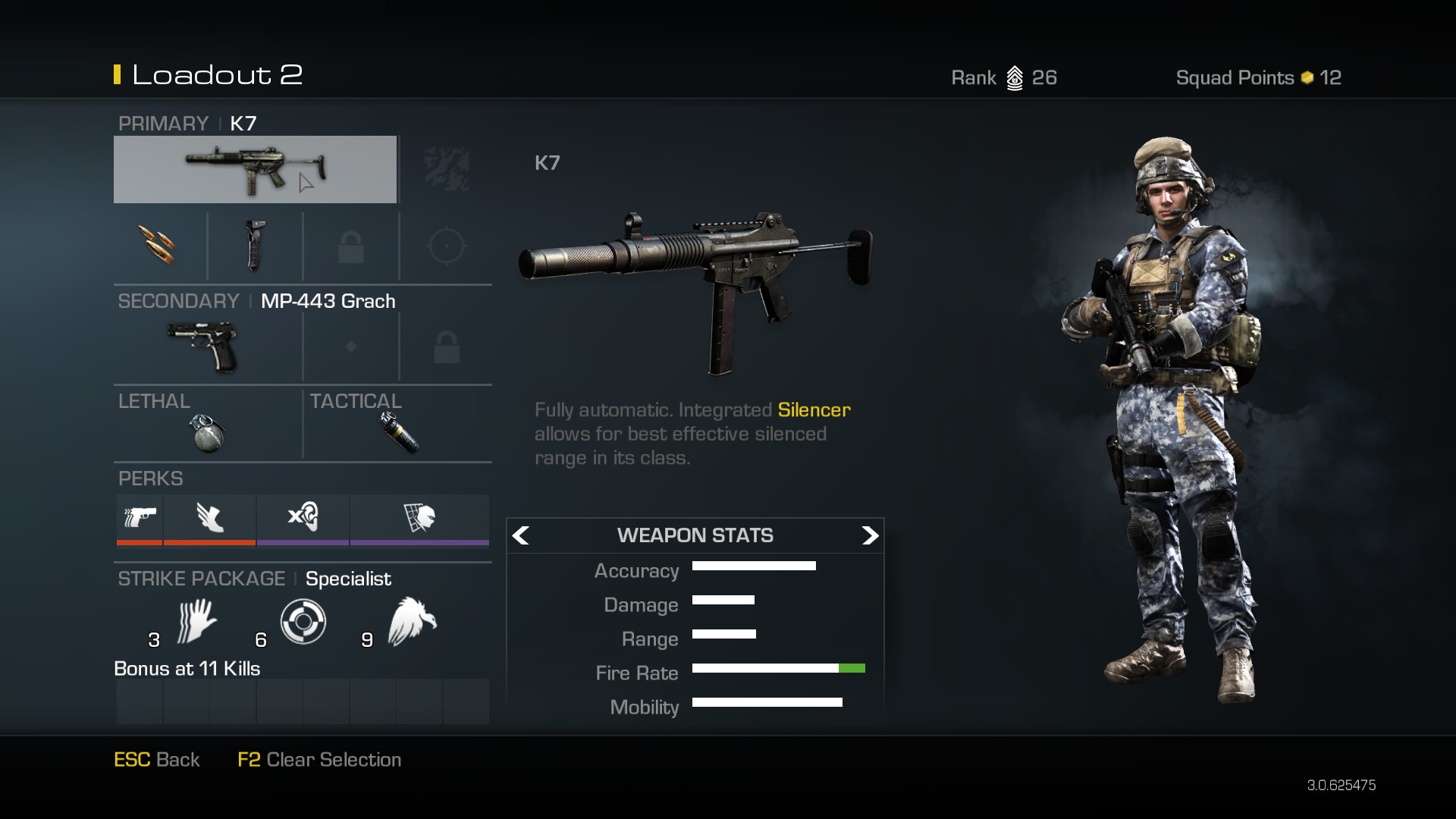Click the locked secondary attachment slot
This screenshot has width=1456, height=819.
pos(445,346)
